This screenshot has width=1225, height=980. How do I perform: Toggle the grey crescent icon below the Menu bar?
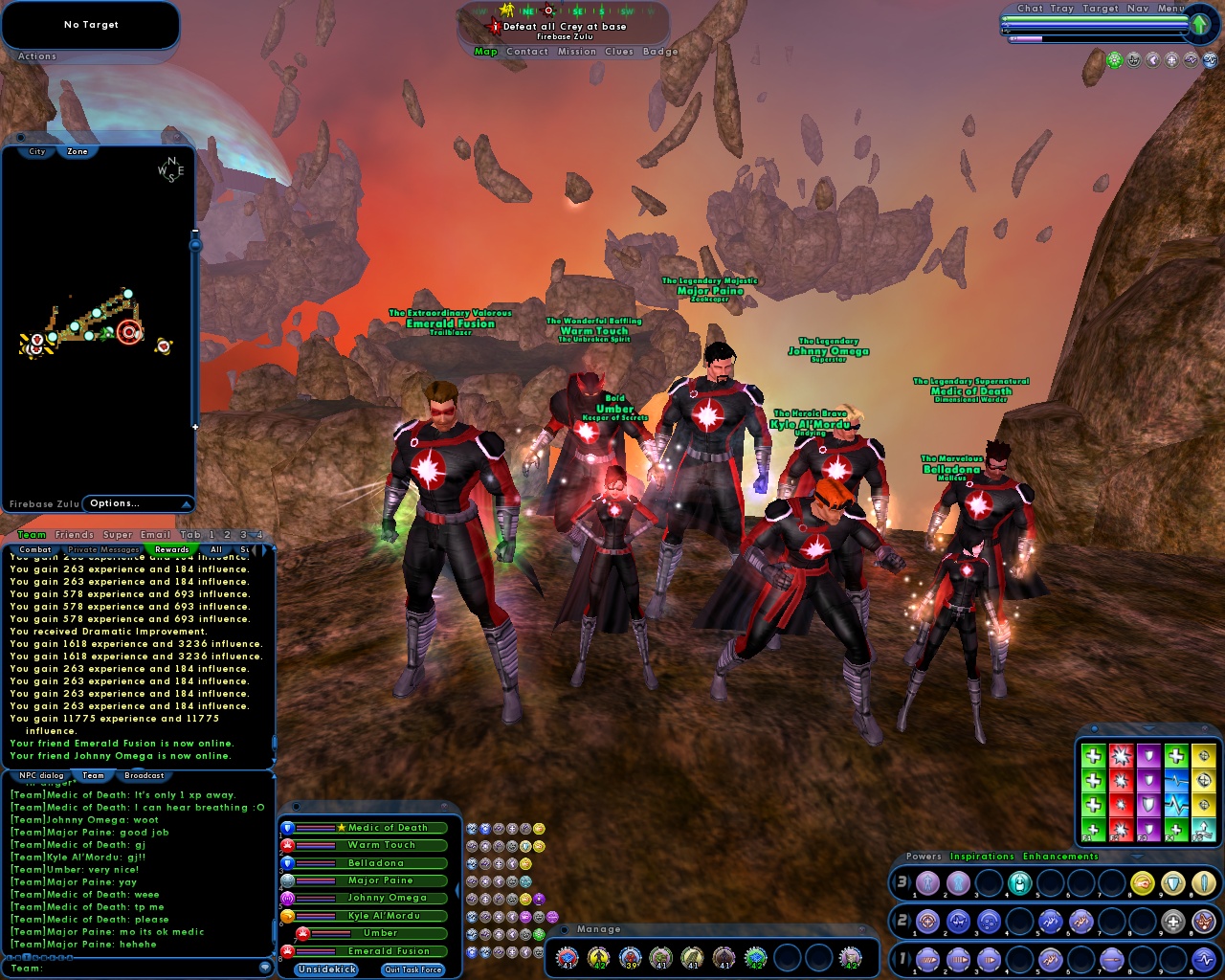pyautogui.click(x=1152, y=59)
